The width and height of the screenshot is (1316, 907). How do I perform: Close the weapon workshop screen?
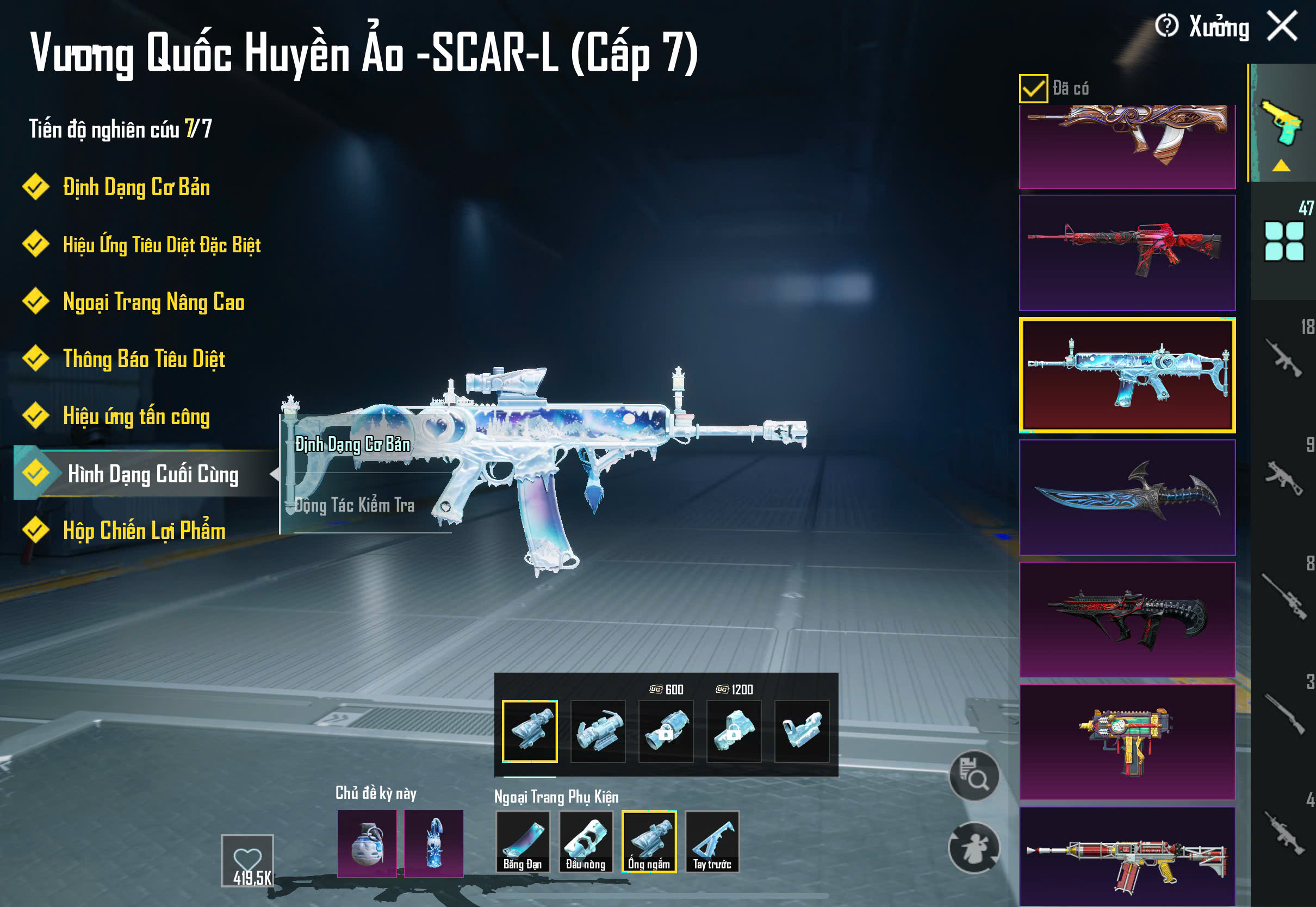pyautogui.click(x=1282, y=27)
